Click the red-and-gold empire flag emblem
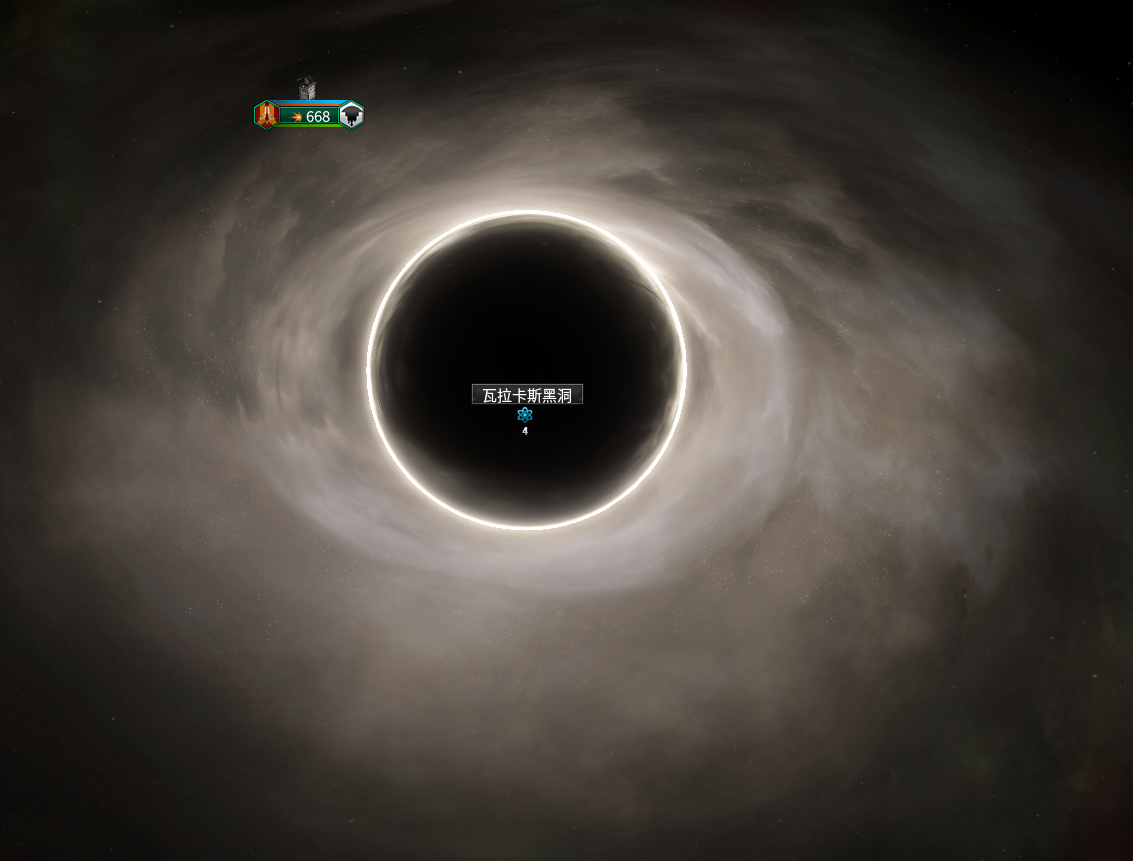1133x861 pixels. tap(266, 115)
